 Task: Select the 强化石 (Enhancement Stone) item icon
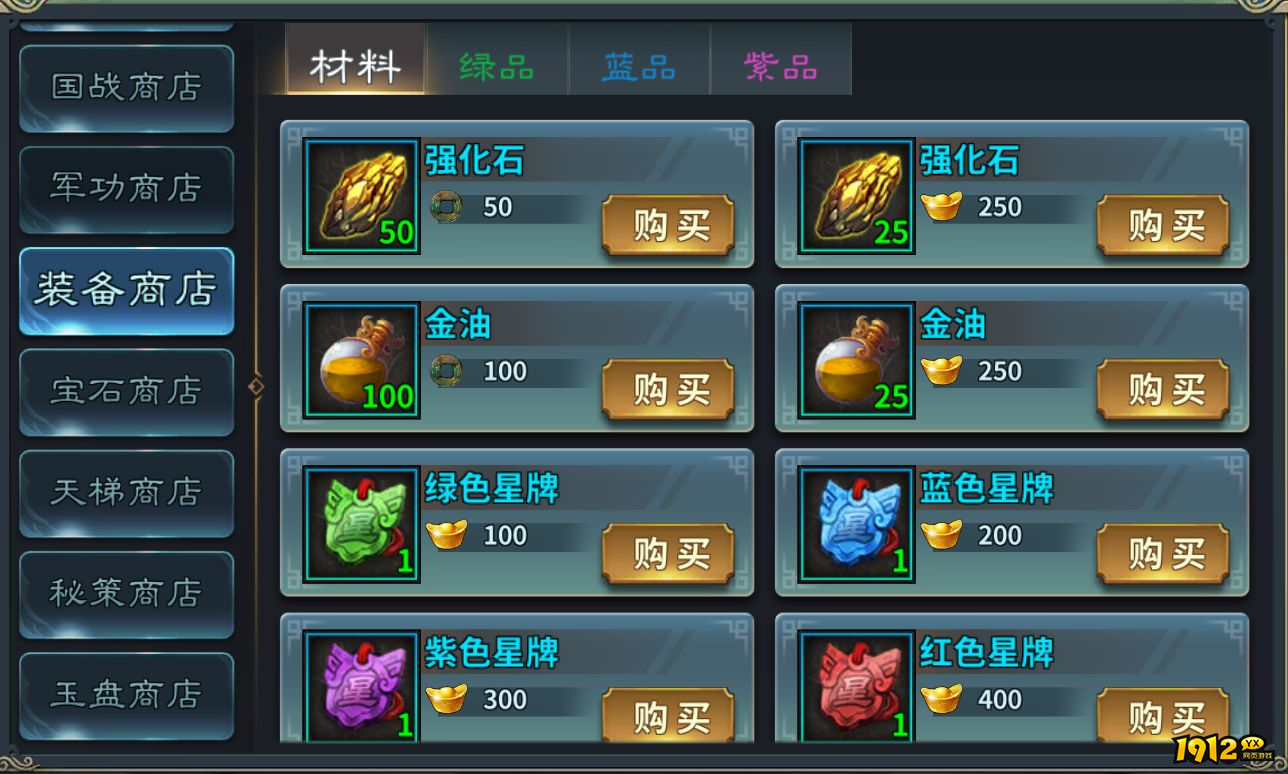359,192
